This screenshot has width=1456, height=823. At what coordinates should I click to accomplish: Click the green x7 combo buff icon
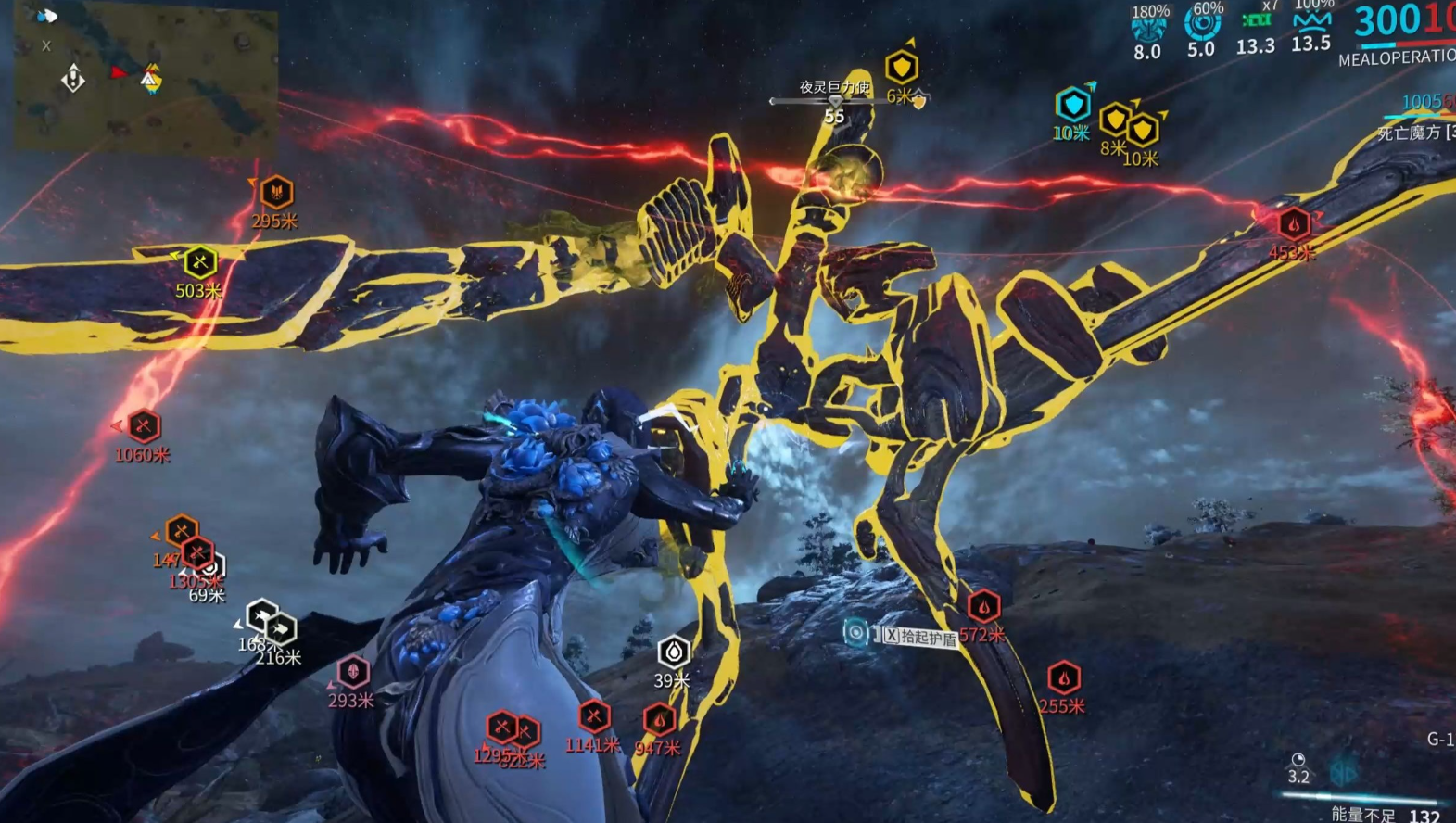[x=1256, y=21]
